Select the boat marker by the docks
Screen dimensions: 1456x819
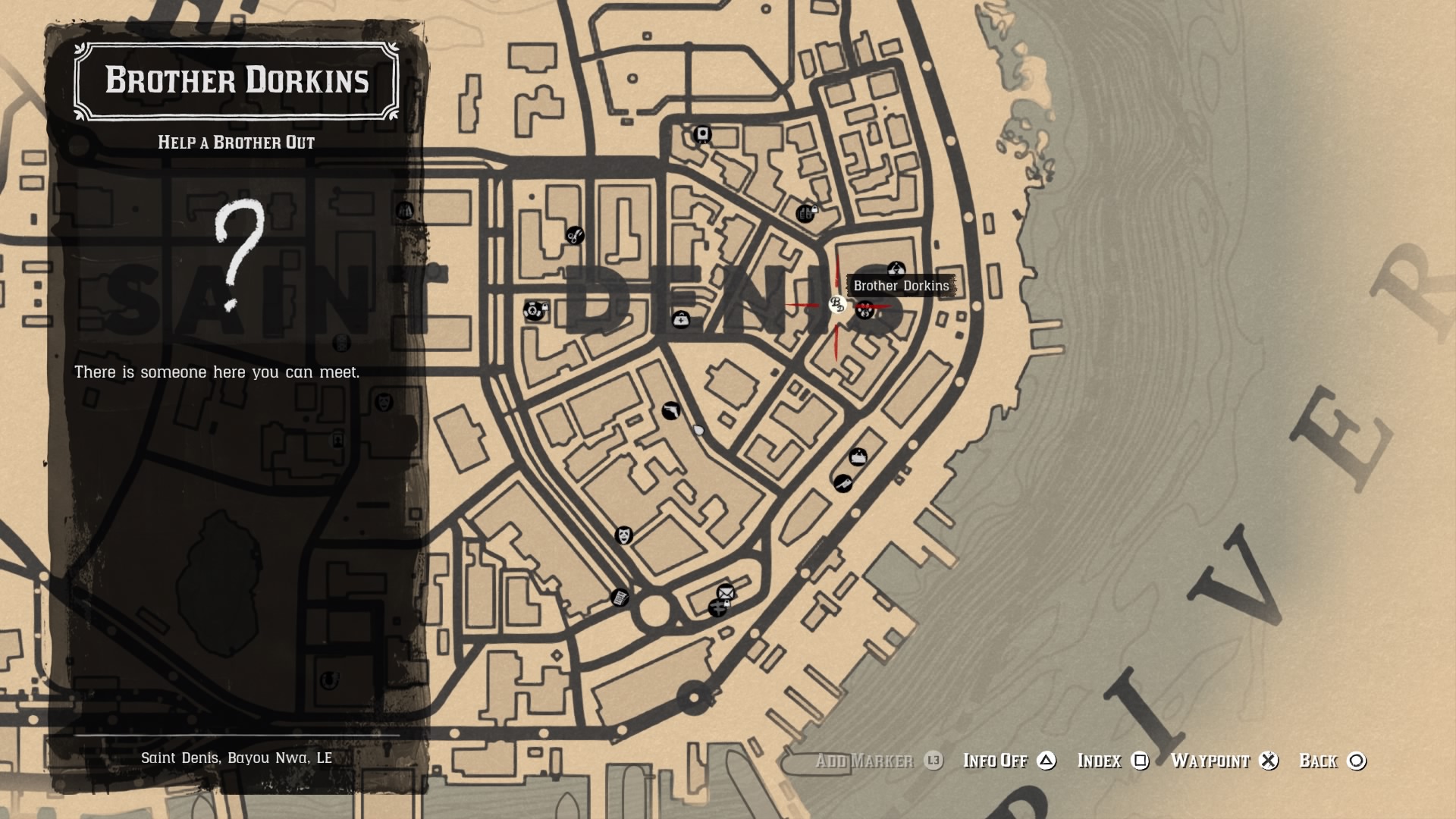(x=858, y=457)
